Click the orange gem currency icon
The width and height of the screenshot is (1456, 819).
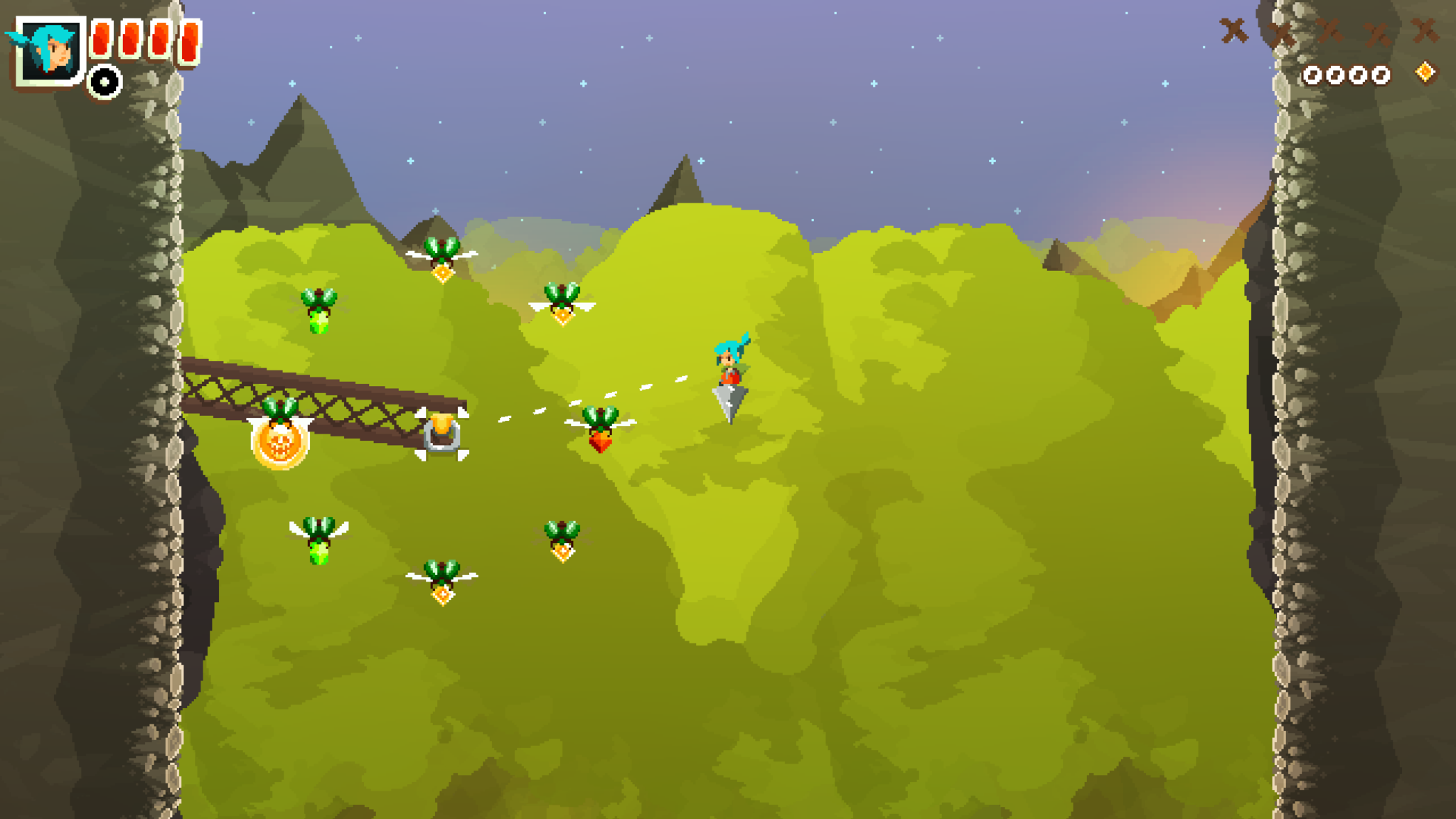(1425, 73)
